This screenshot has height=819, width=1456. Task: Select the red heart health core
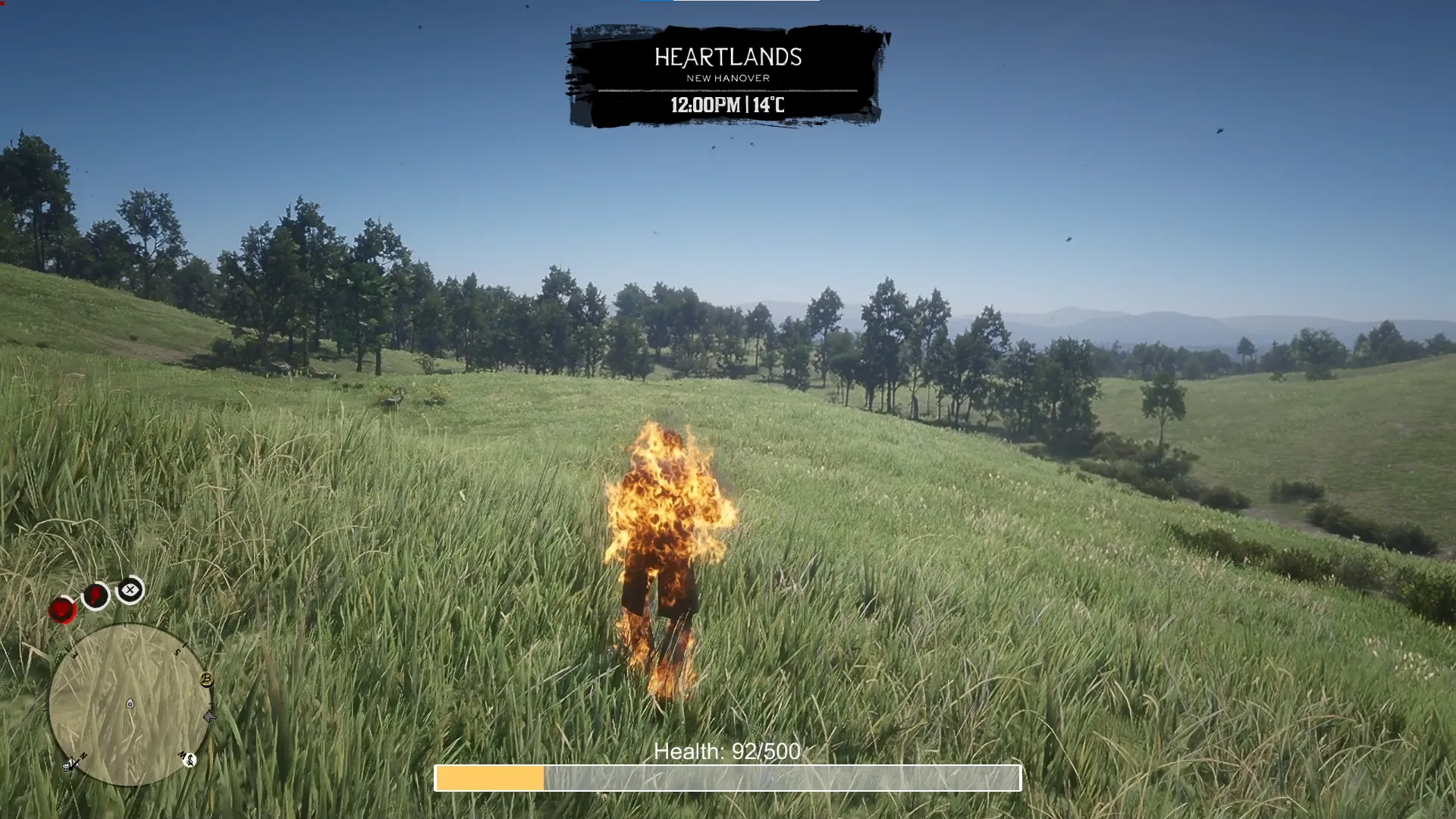[62, 610]
